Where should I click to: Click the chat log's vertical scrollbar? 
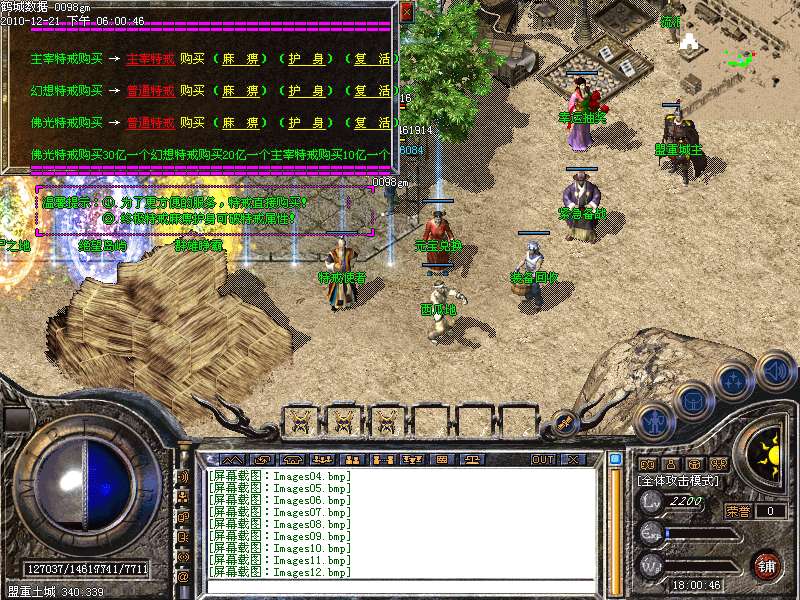615,520
